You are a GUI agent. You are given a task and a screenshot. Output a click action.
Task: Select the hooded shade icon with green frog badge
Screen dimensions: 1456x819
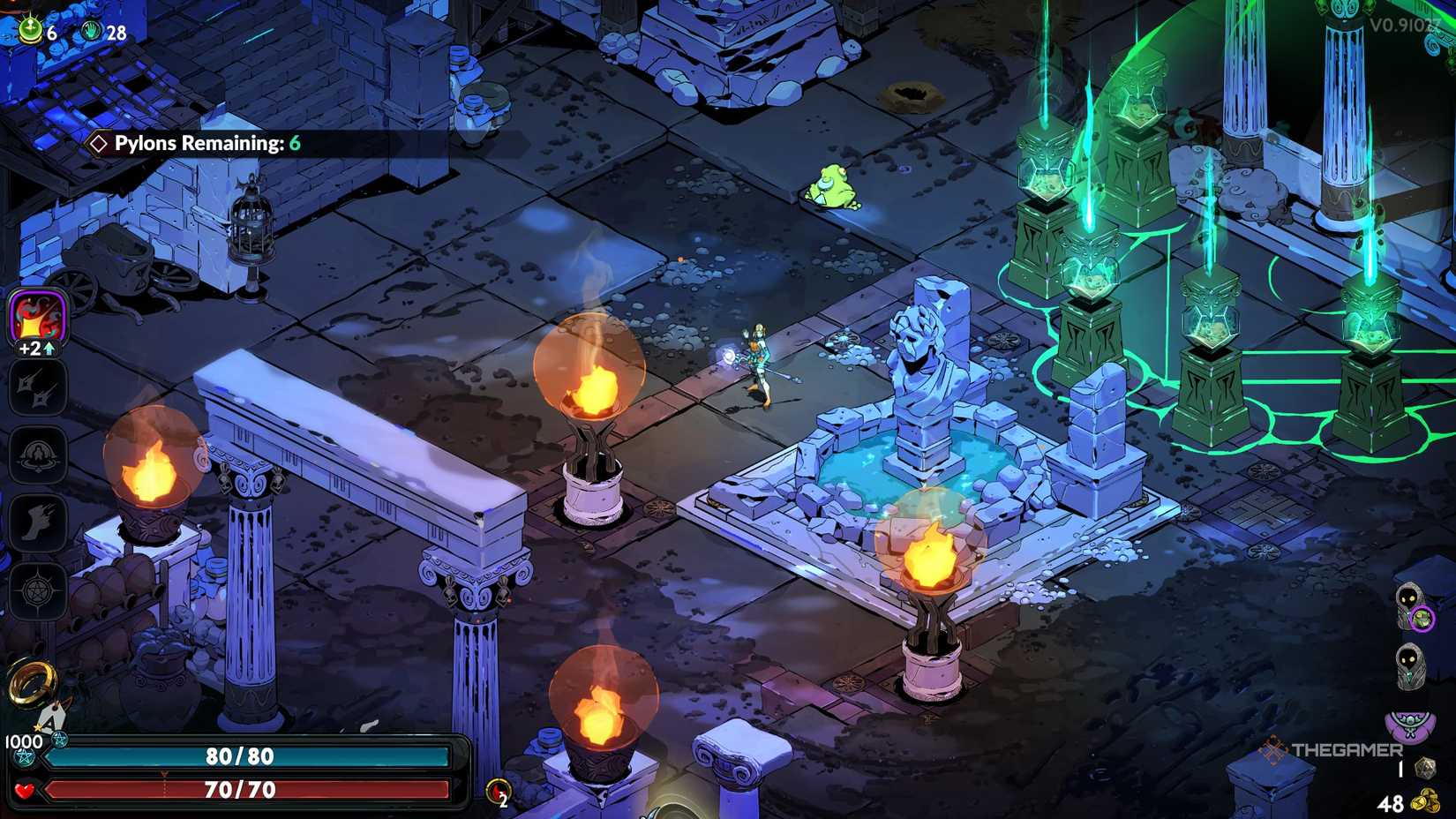tap(1412, 606)
